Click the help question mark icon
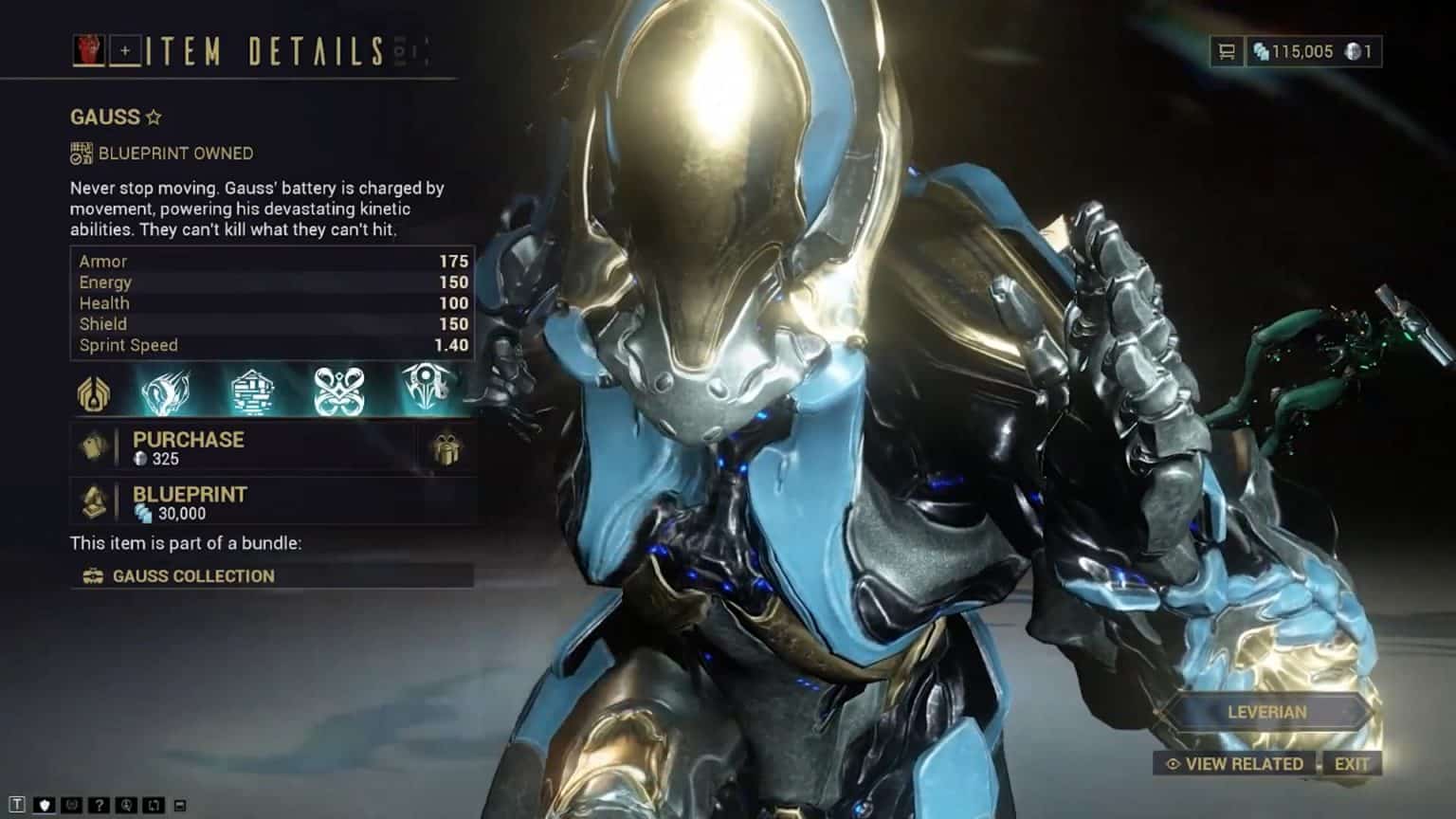The width and height of the screenshot is (1456, 819). tap(100, 804)
